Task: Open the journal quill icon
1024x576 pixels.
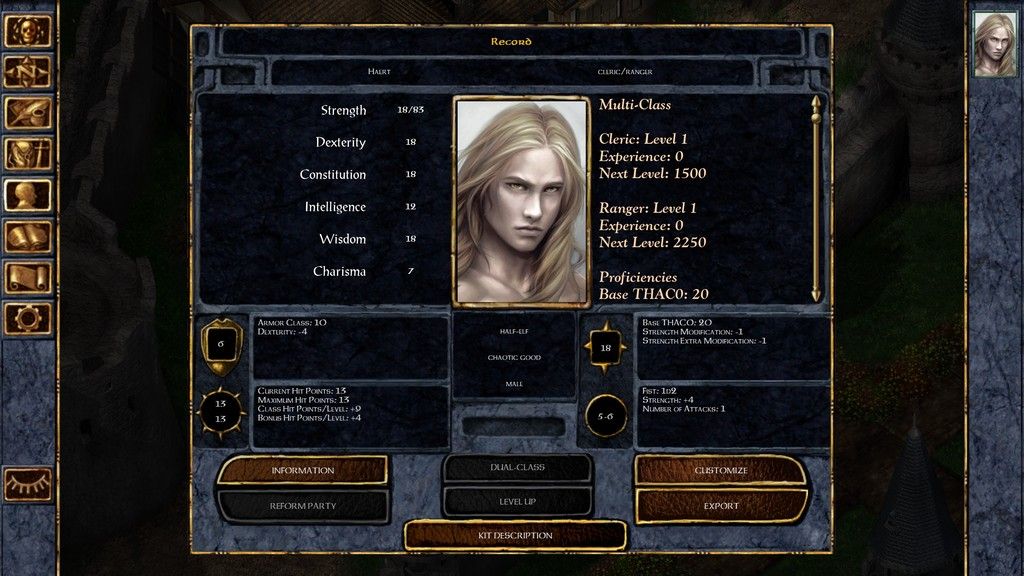Action: point(28,113)
